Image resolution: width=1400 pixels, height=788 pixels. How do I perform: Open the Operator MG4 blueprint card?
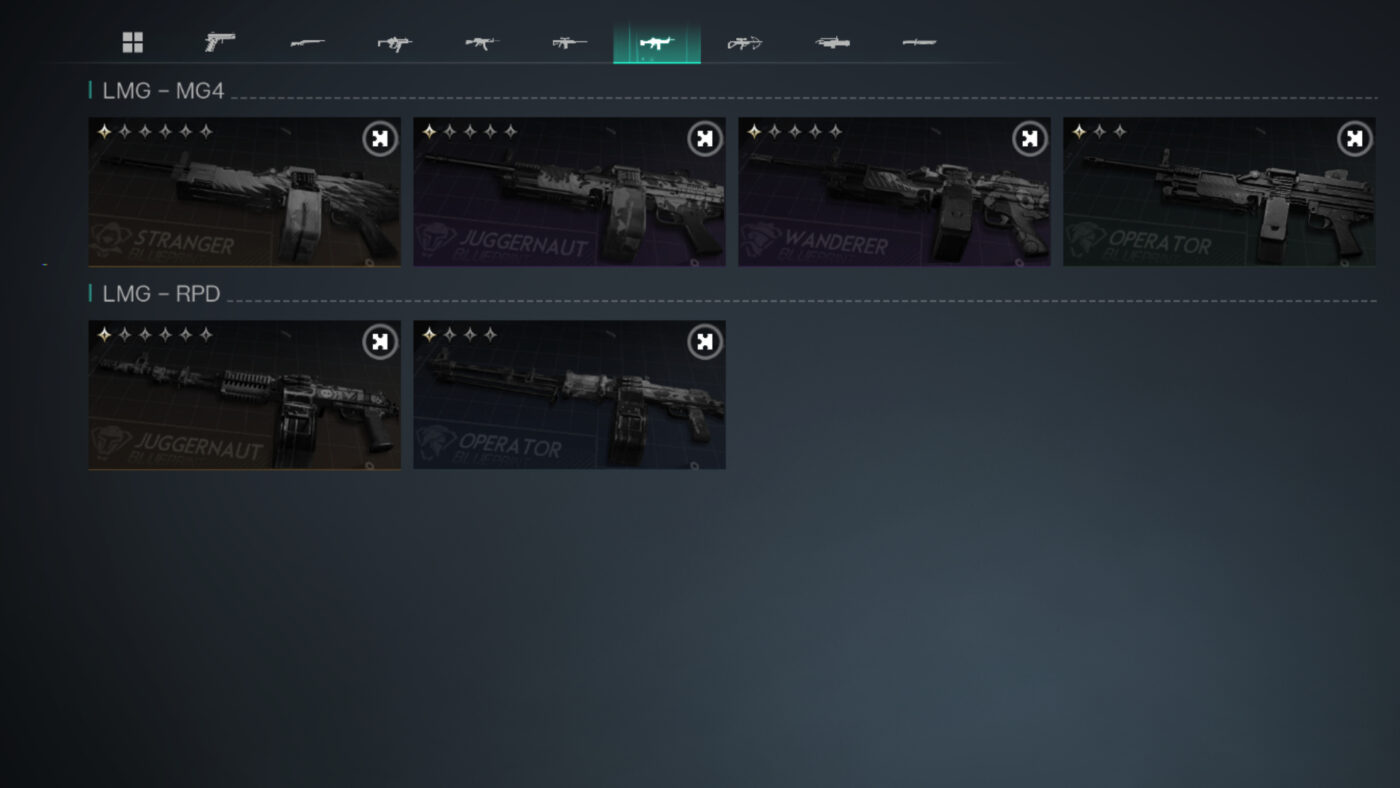[x=1219, y=191]
